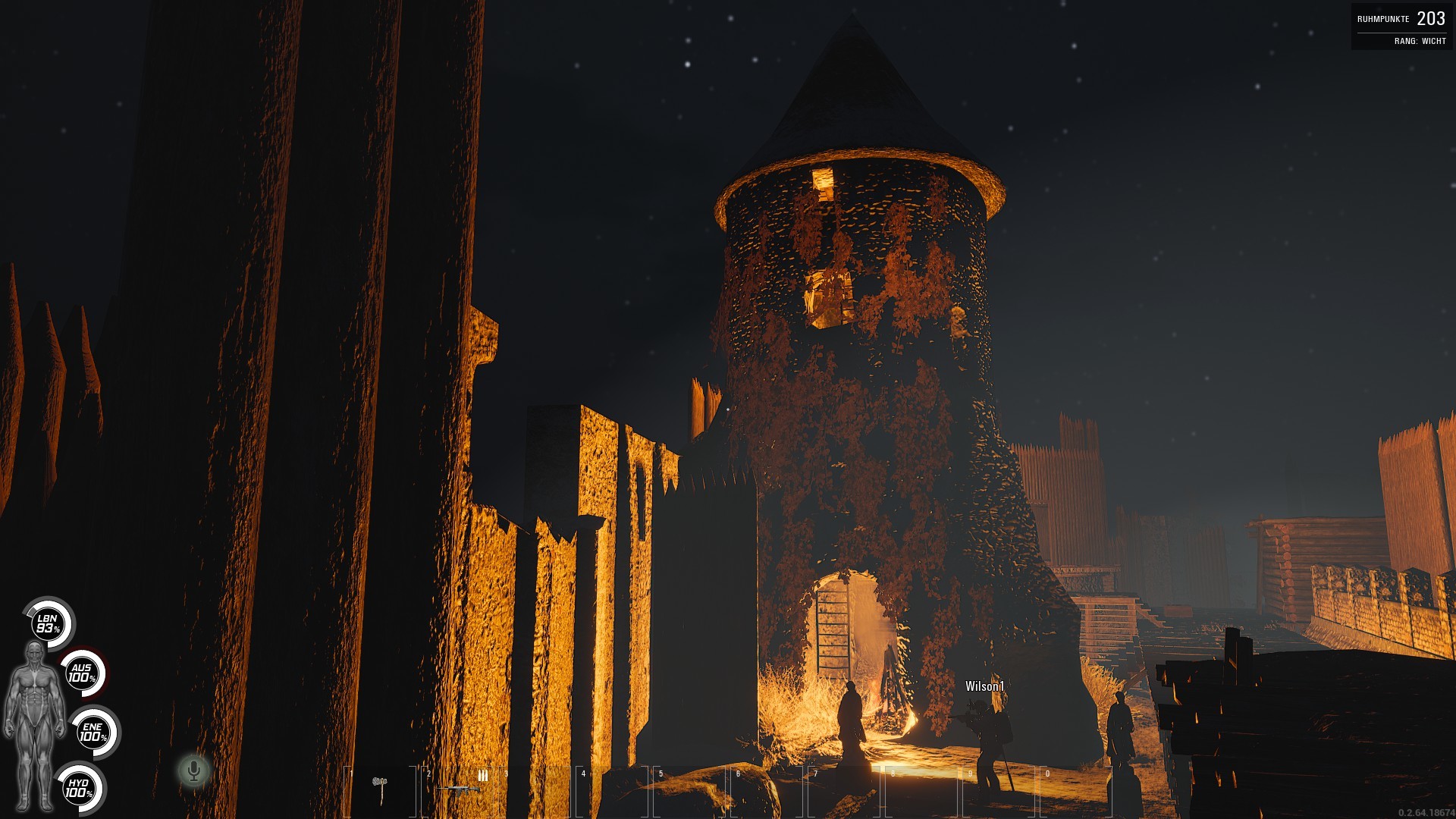This screenshot has height=819, width=1456.
Task: Equip the rifle in hotbar slot 2
Action: (460, 789)
